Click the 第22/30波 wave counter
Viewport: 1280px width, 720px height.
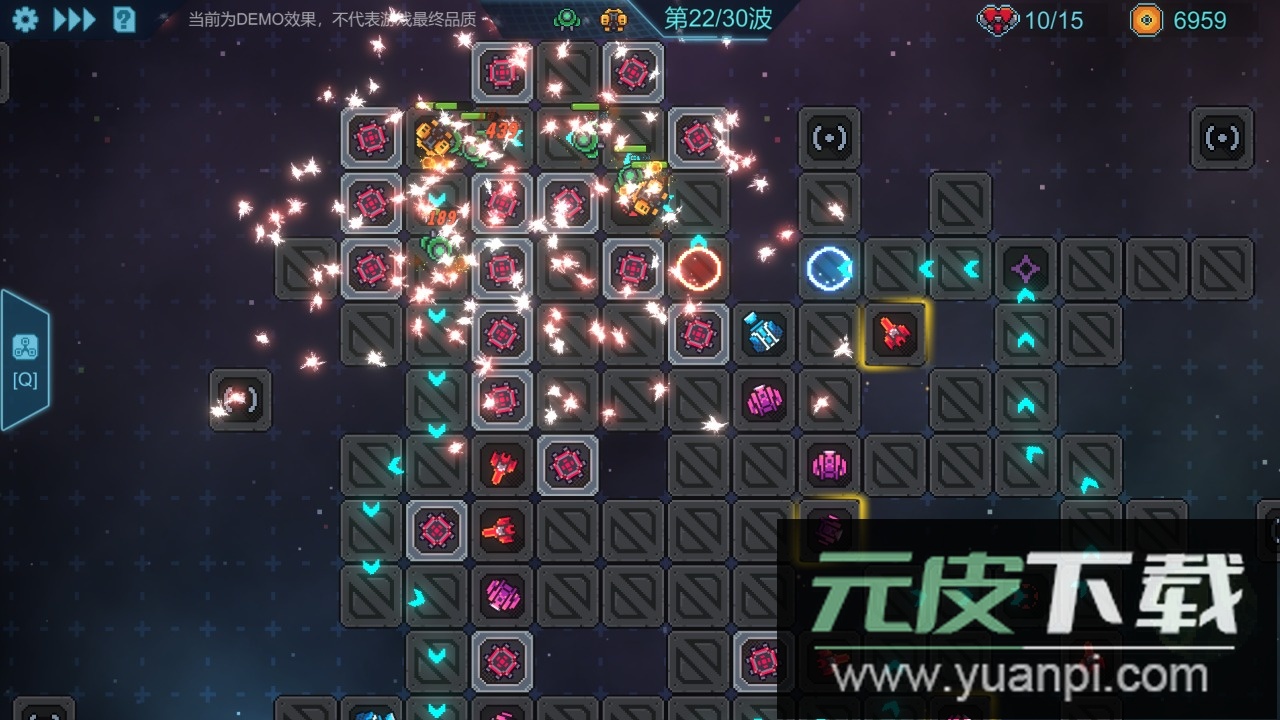[x=717, y=18]
